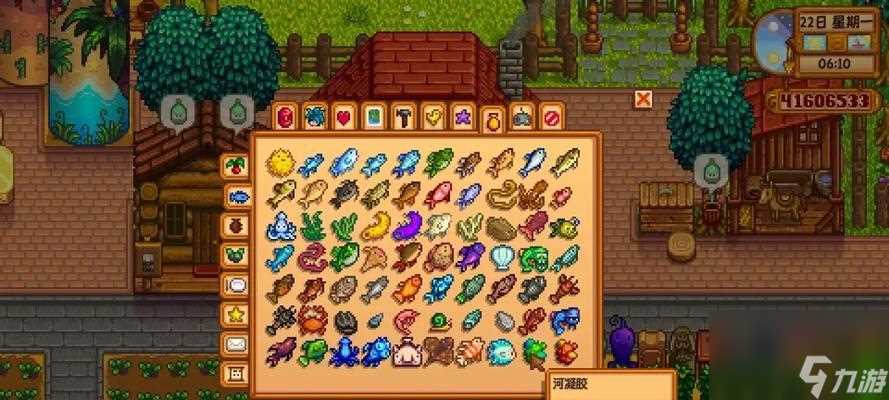Switch to the options tab with the gamepad
Screen dimensions: 889x400
[521, 118]
